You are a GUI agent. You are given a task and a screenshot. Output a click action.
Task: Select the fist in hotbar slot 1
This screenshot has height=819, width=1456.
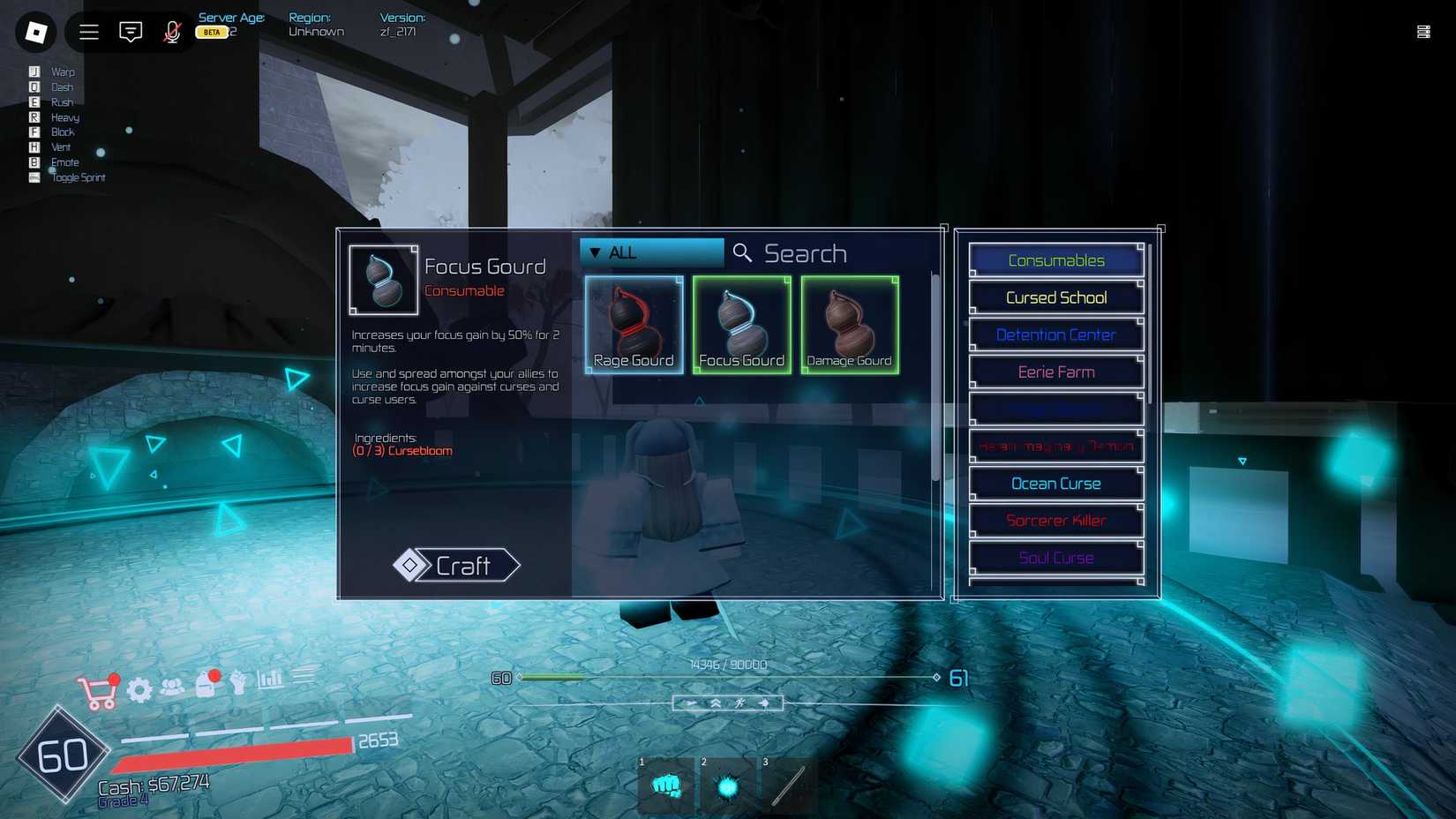point(666,785)
